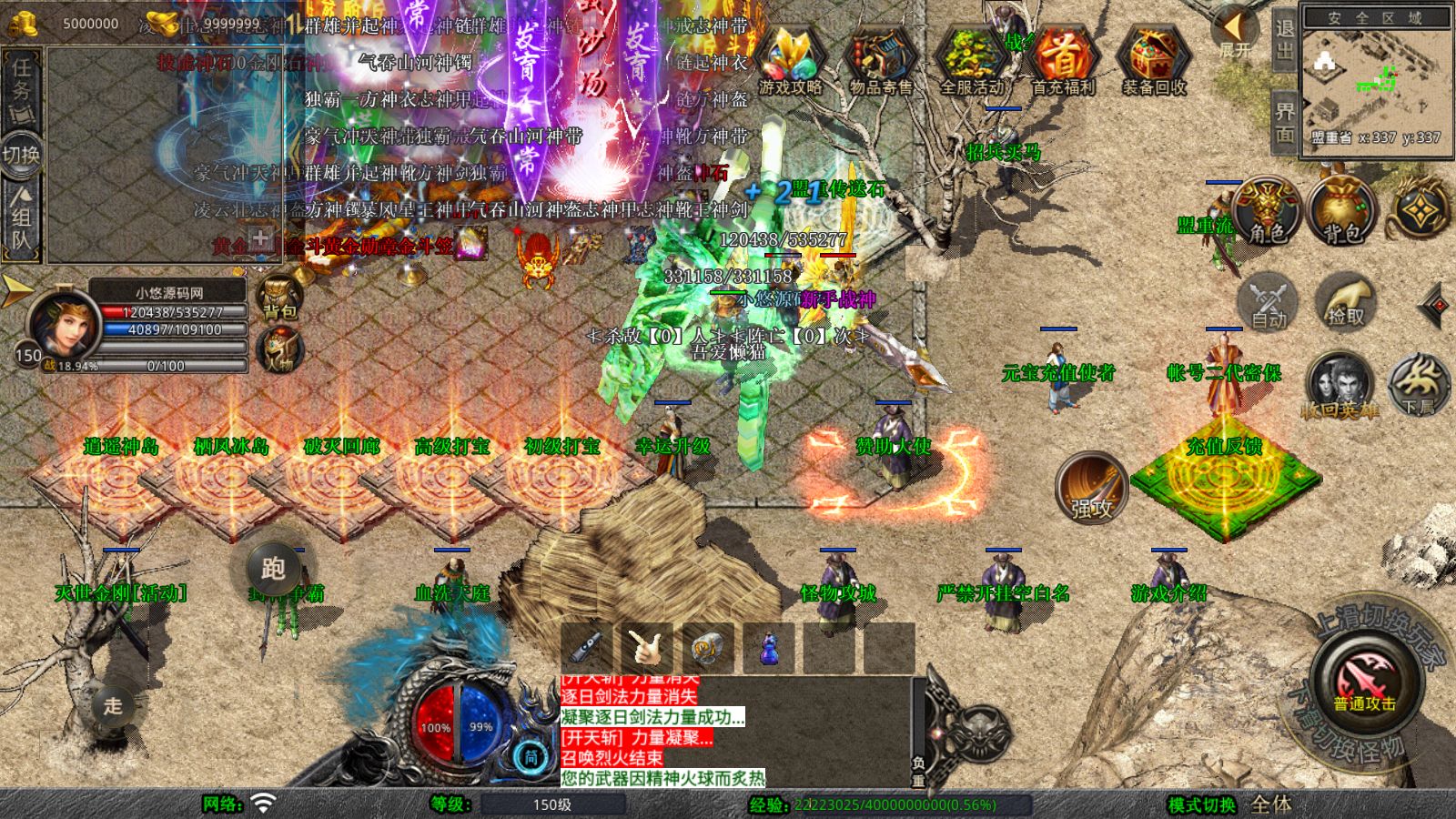Select the 组队 team tab
The height and width of the screenshot is (819, 1456).
tap(21, 217)
